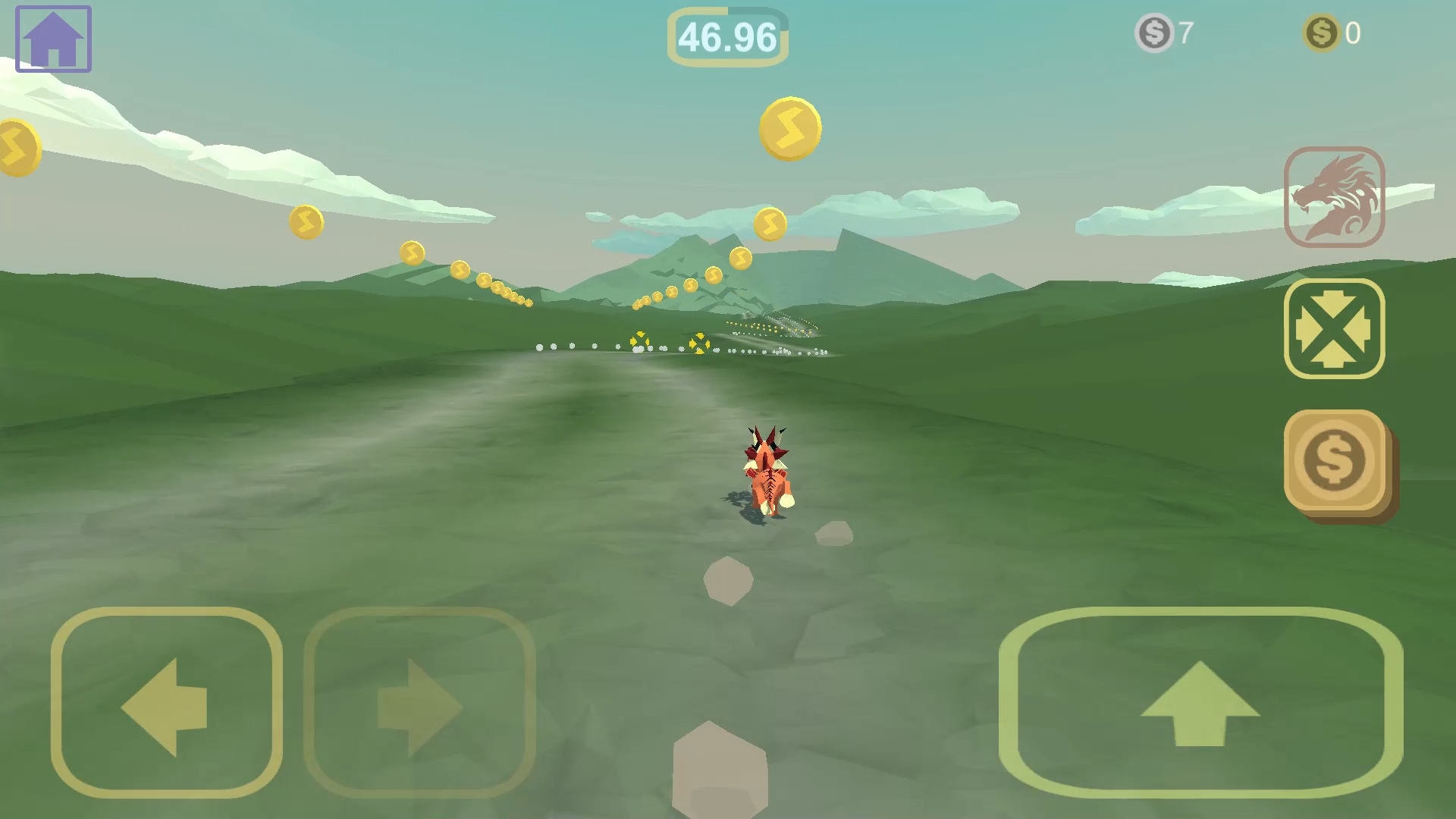Tap the gold currency value 0
The height and width of the screenshot is (819, 1456).
[x=1351, y=32]
